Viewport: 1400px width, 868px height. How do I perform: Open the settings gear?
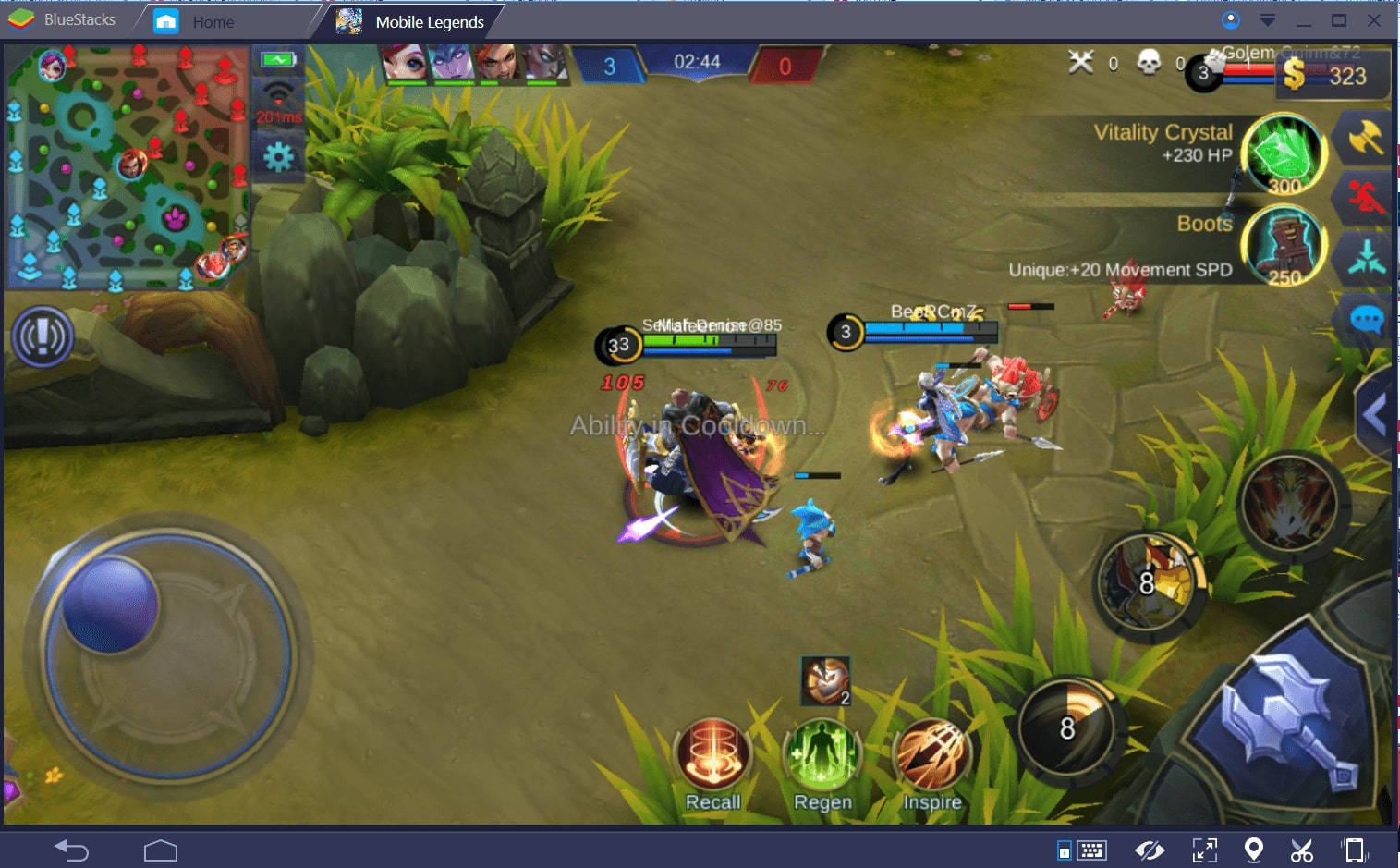click(x=278, y=157)
